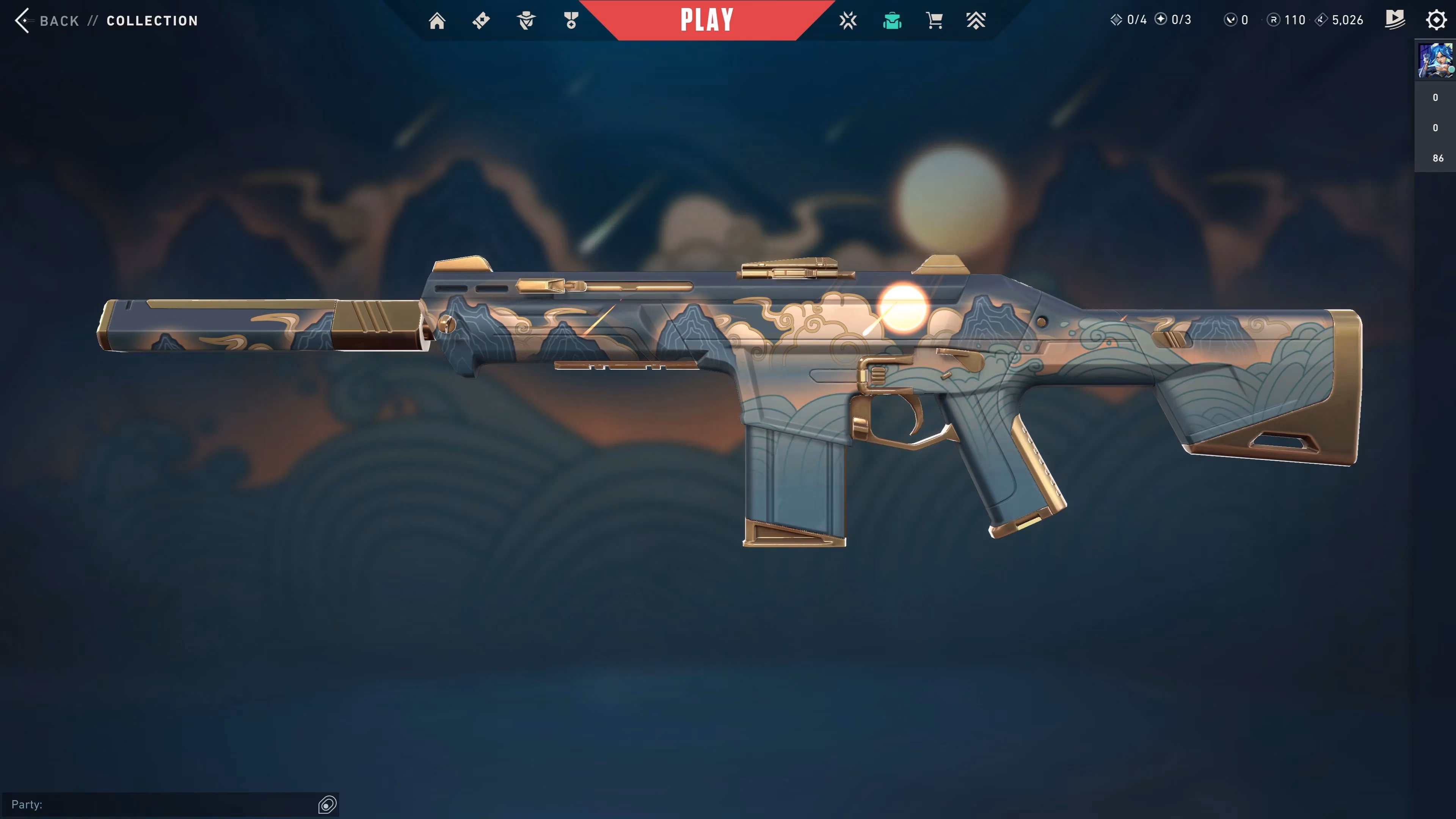
Task: Open the Home screen icon
Action: click(437, 20)
